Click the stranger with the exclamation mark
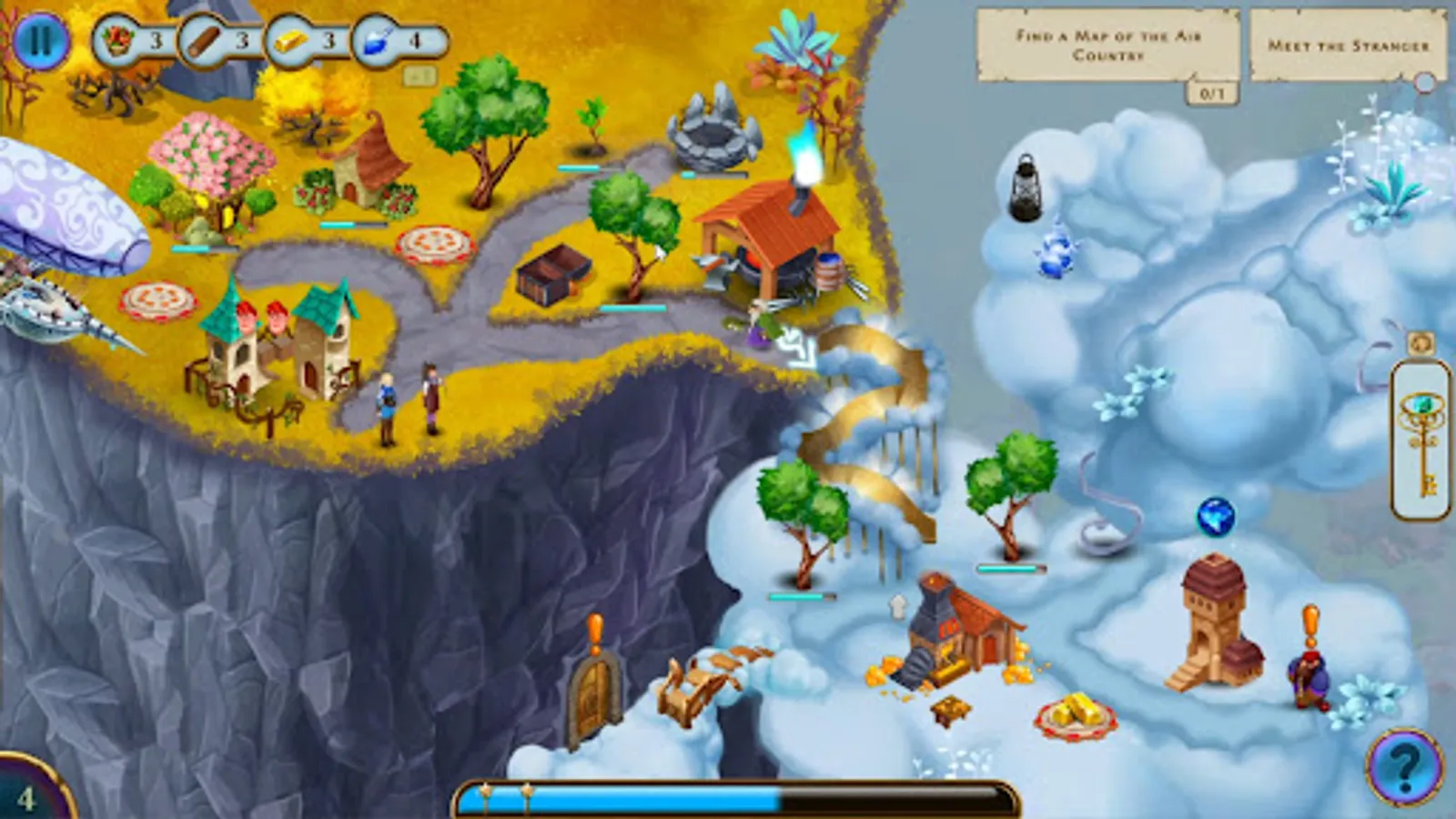Viewport: 1456px width, 819px height. point(1308,676)
